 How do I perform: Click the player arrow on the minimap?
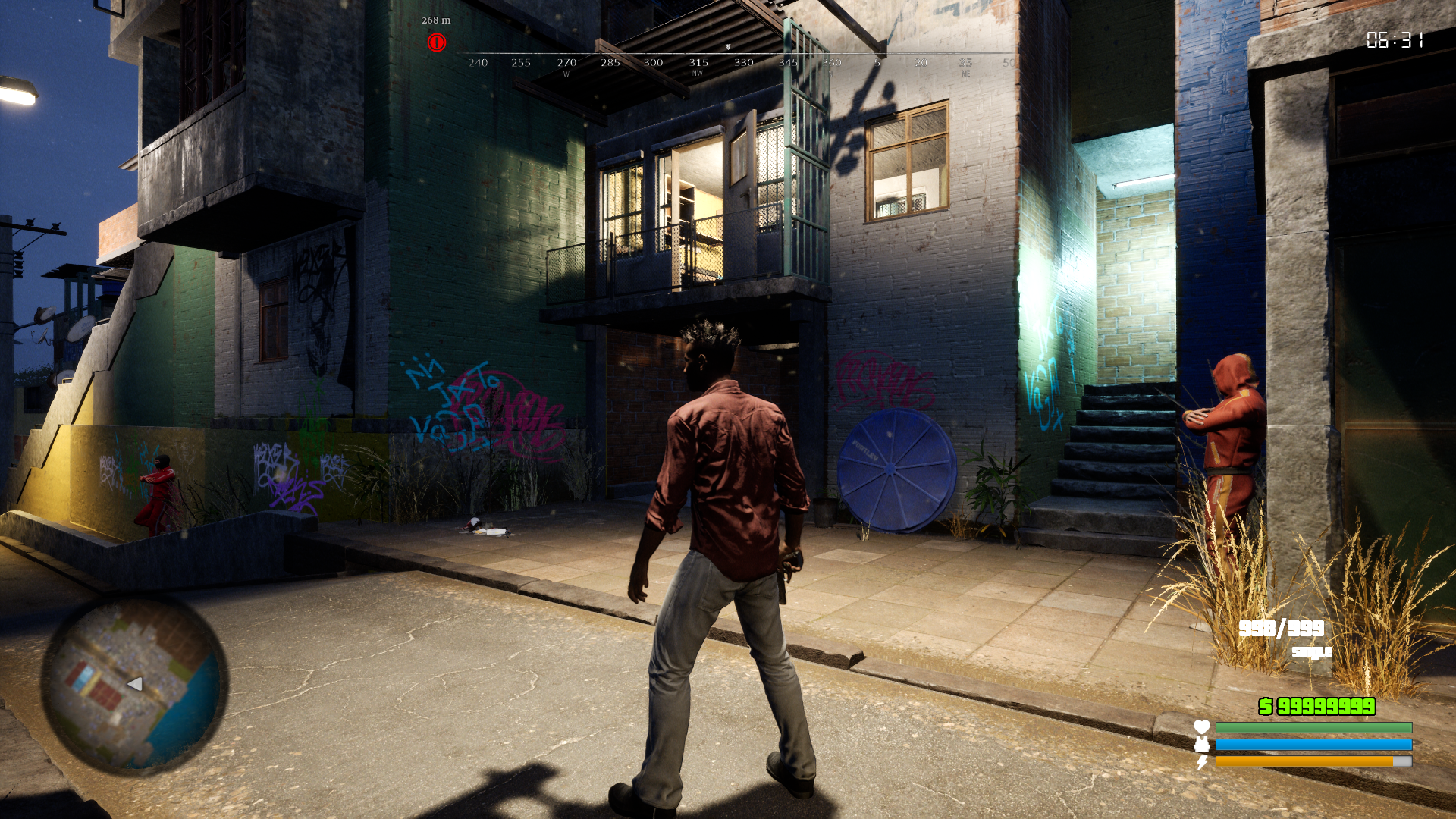click(135, 684)
